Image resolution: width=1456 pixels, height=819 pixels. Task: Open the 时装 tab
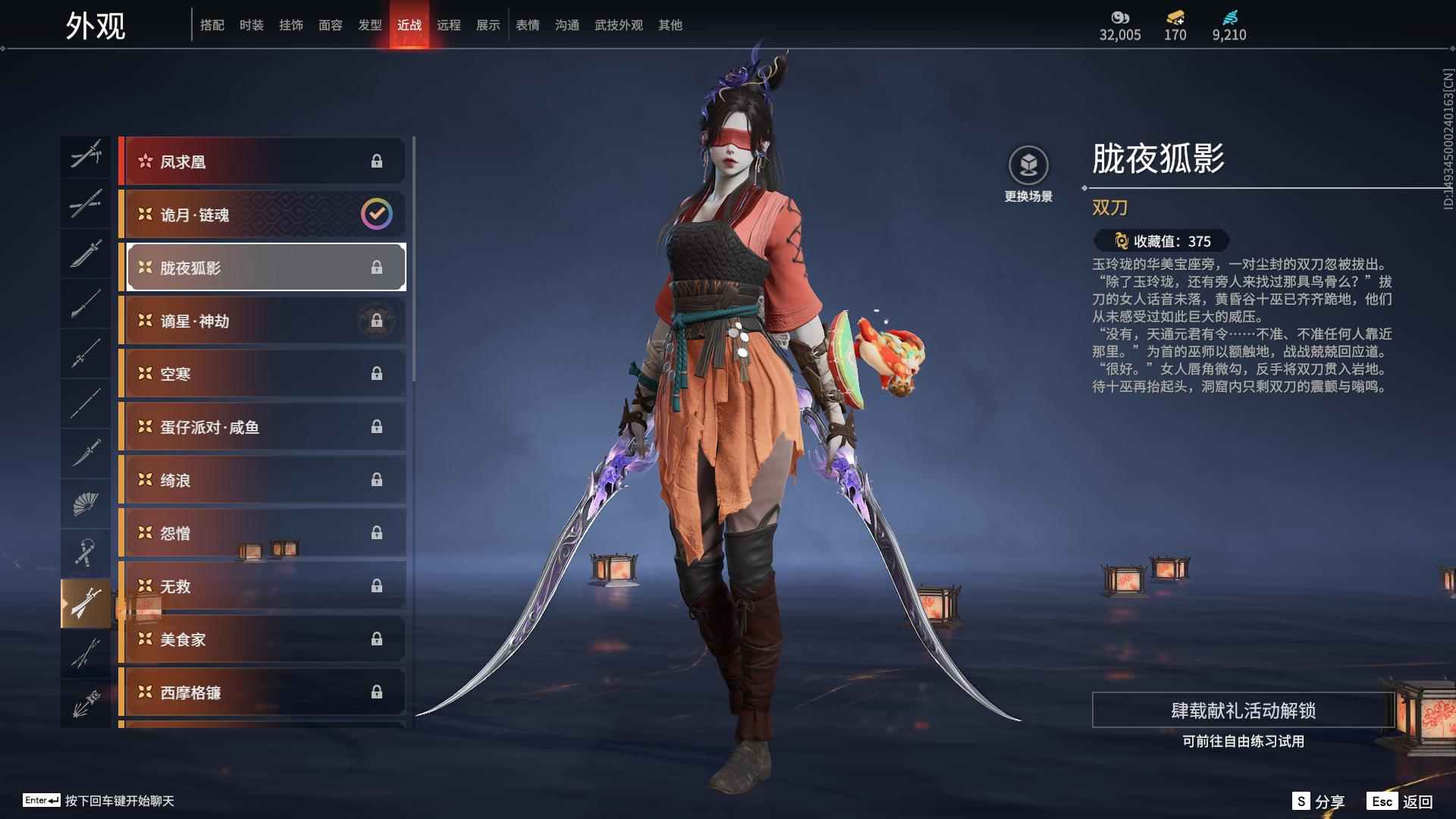tap(252, 24)
